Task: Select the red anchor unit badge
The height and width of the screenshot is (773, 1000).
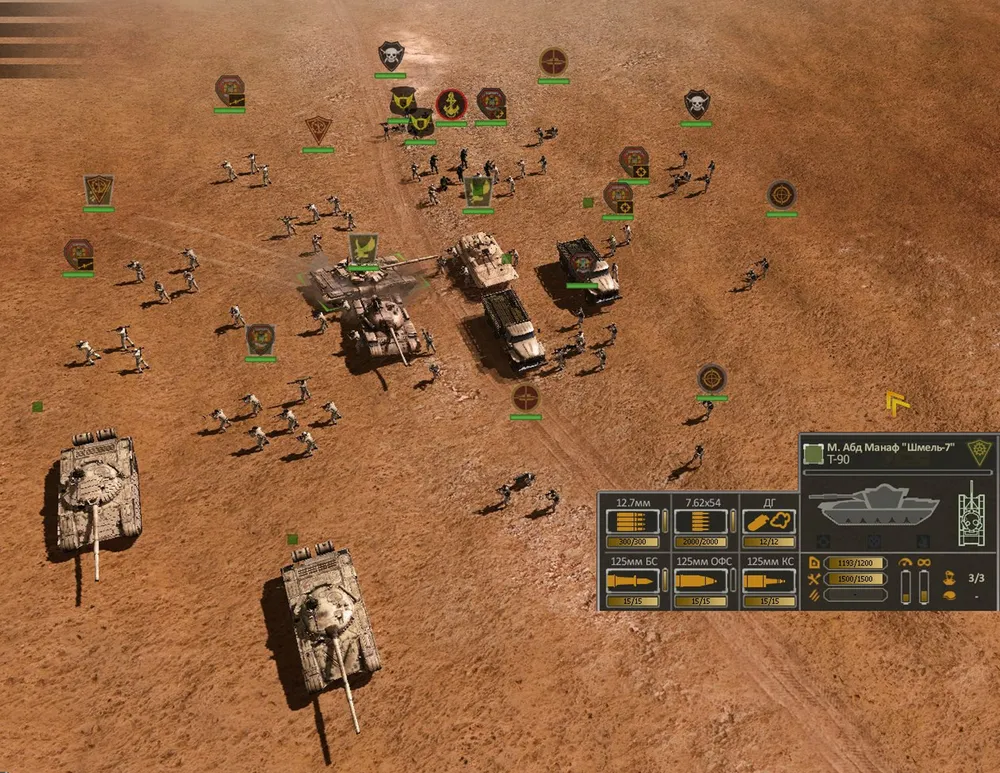Action: (x=451, y=103)
